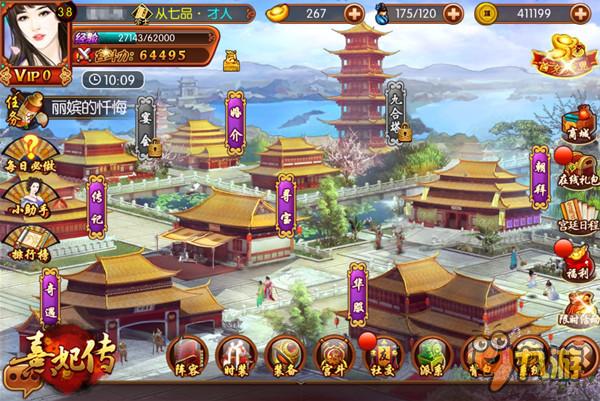
Task: Open the 社交 social menu
Action: tap(382, 355)
